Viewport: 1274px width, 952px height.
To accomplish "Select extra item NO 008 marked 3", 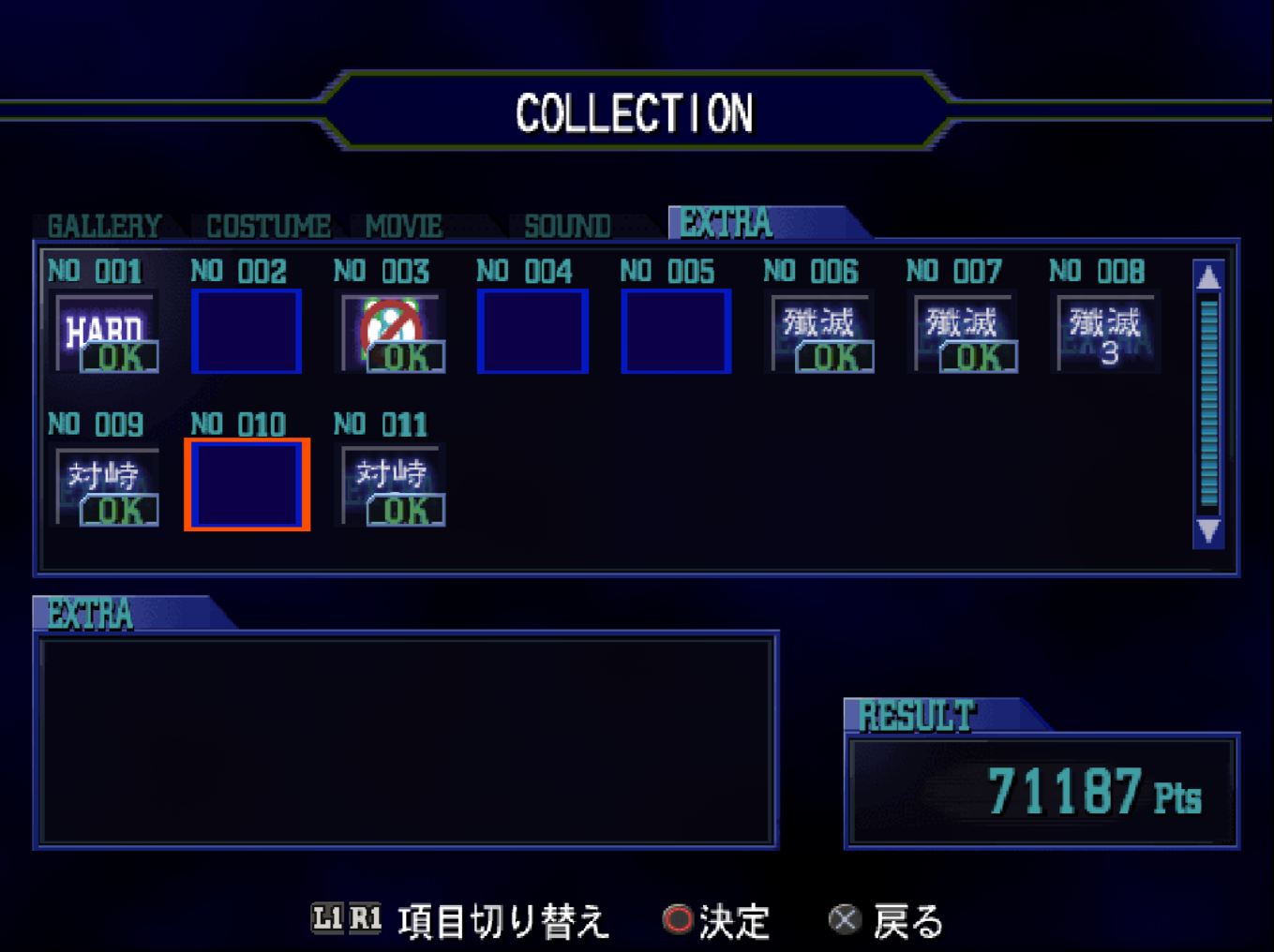I will point(1107,333).
